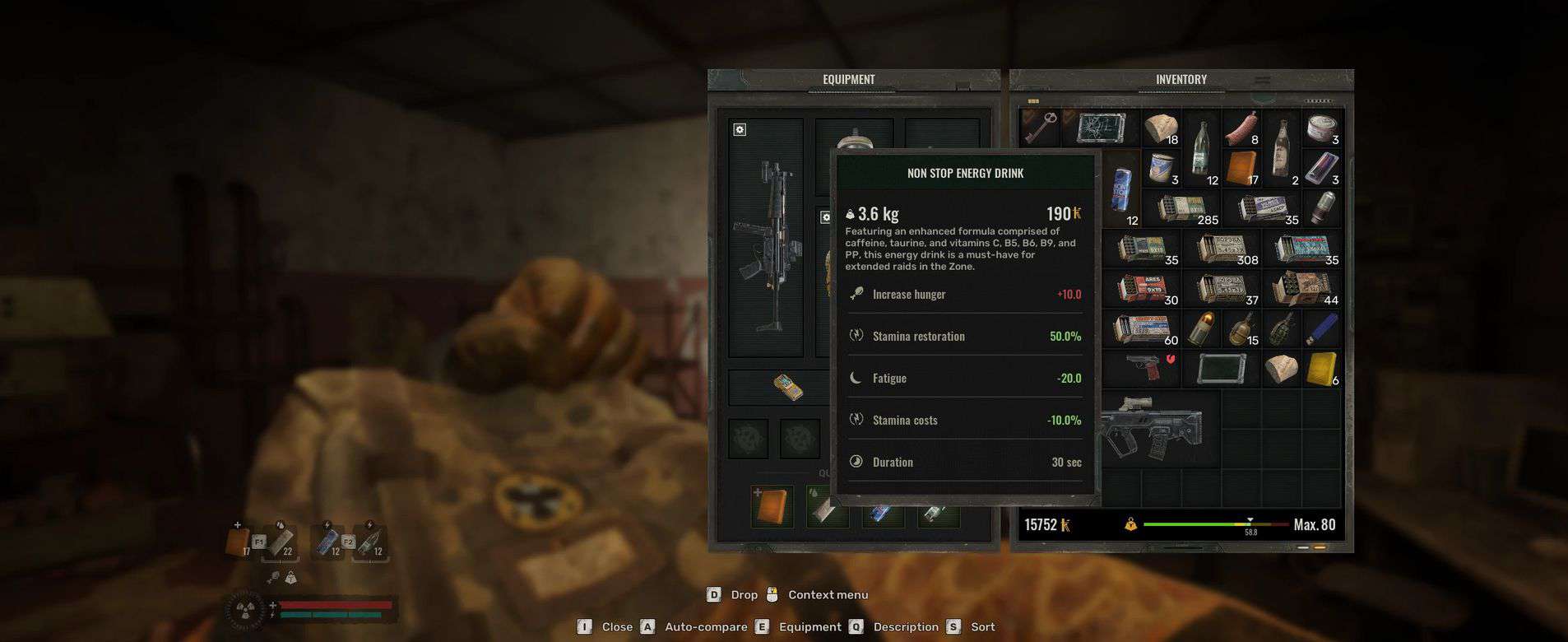Select the sausage stack of 8
The width and height of the screenshot is (1568, 642).
click(1241, 128)
